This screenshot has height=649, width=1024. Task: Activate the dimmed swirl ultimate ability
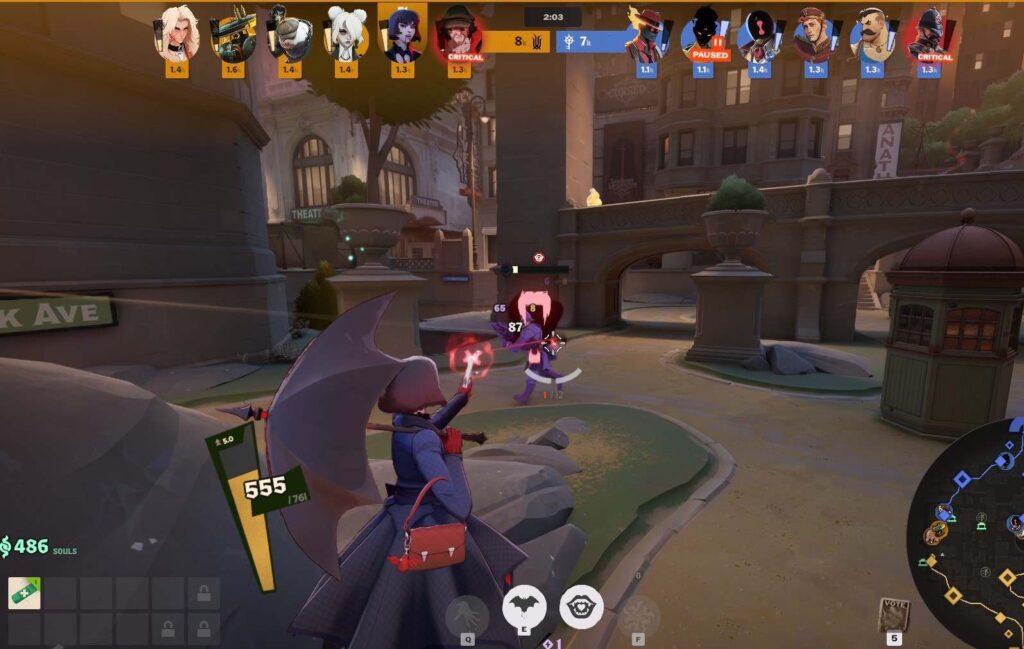pos(638,614)
